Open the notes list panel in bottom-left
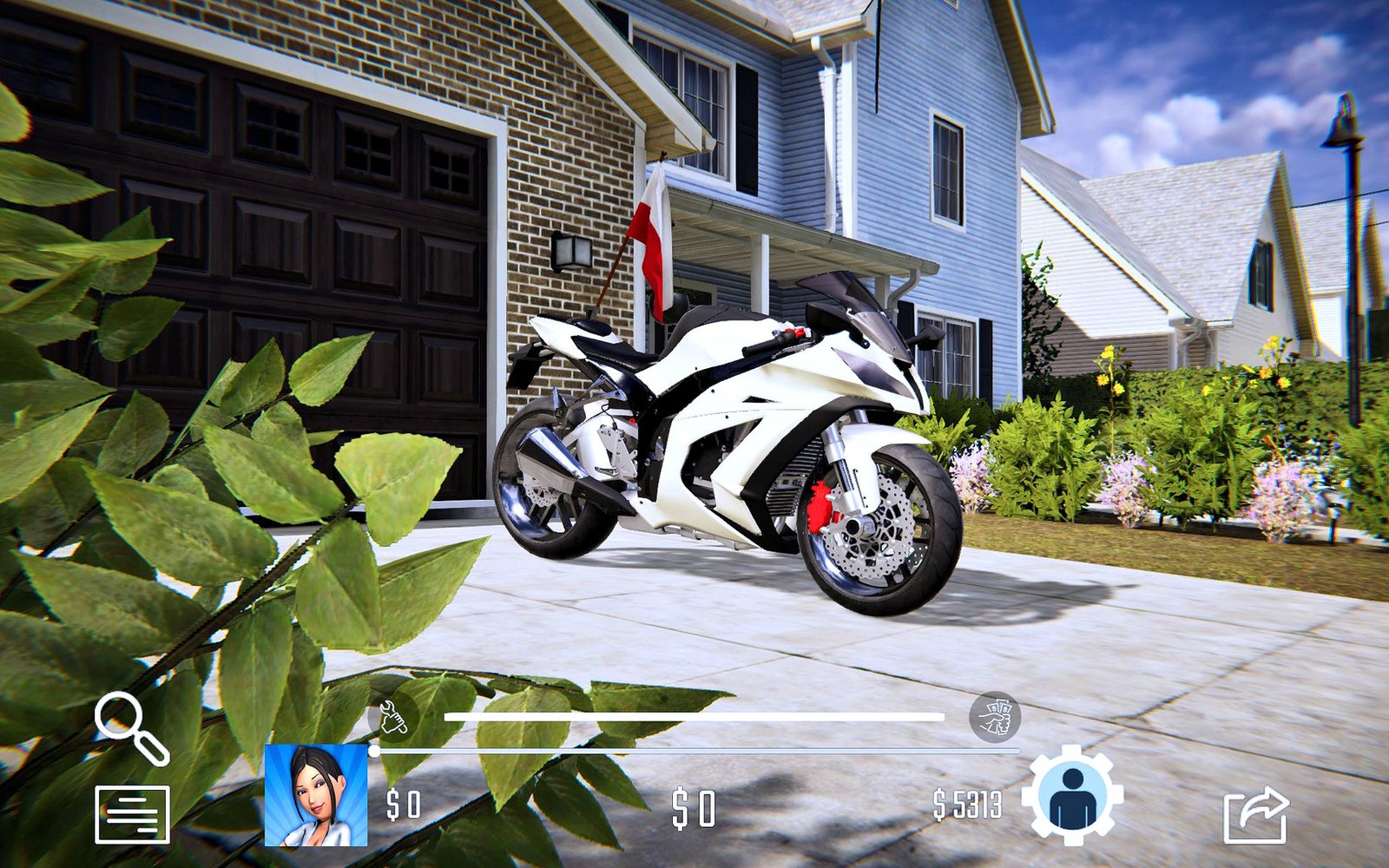The height and width of the screenshot is (868, 1389). 132,814
